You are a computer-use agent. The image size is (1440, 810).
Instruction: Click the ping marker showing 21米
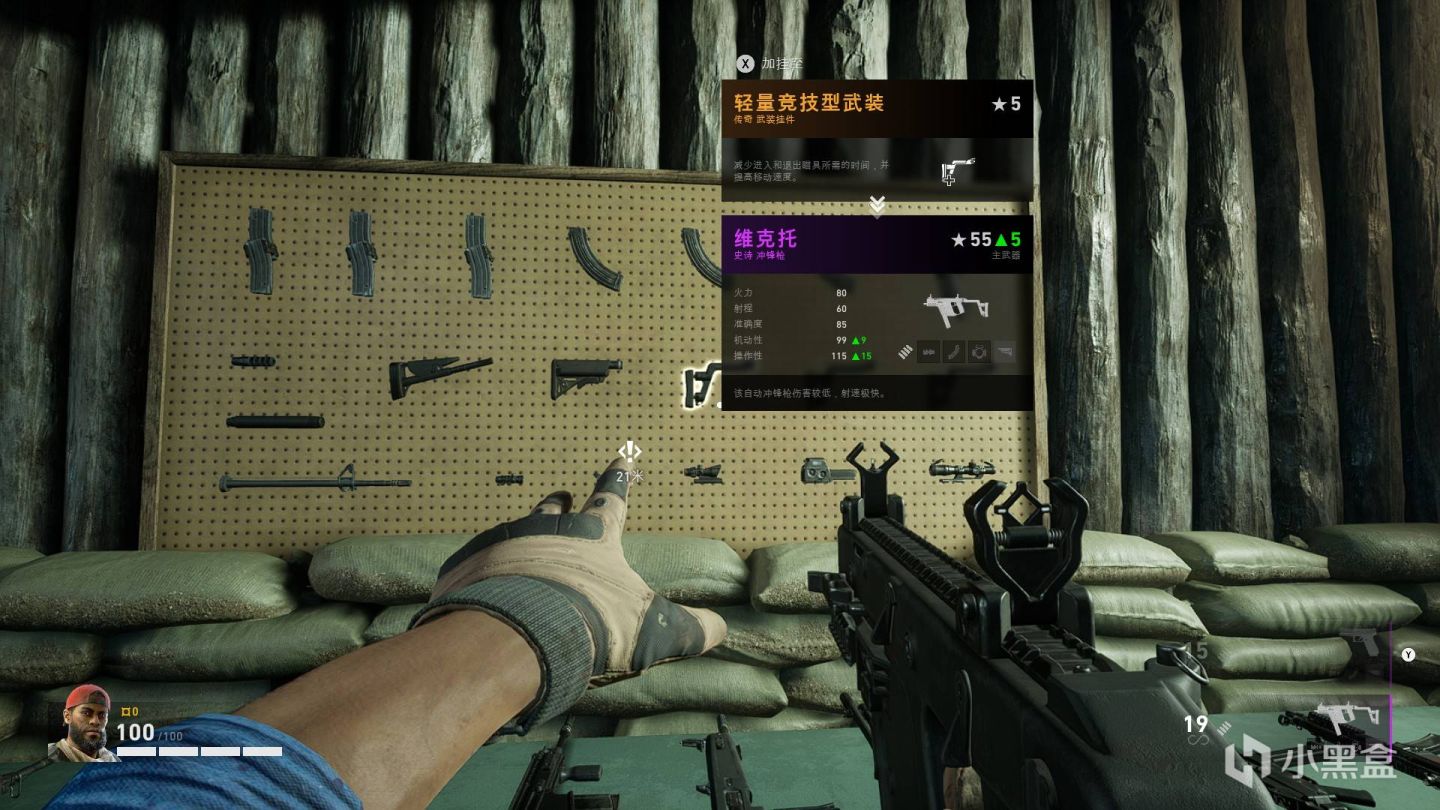pos(629,452)
